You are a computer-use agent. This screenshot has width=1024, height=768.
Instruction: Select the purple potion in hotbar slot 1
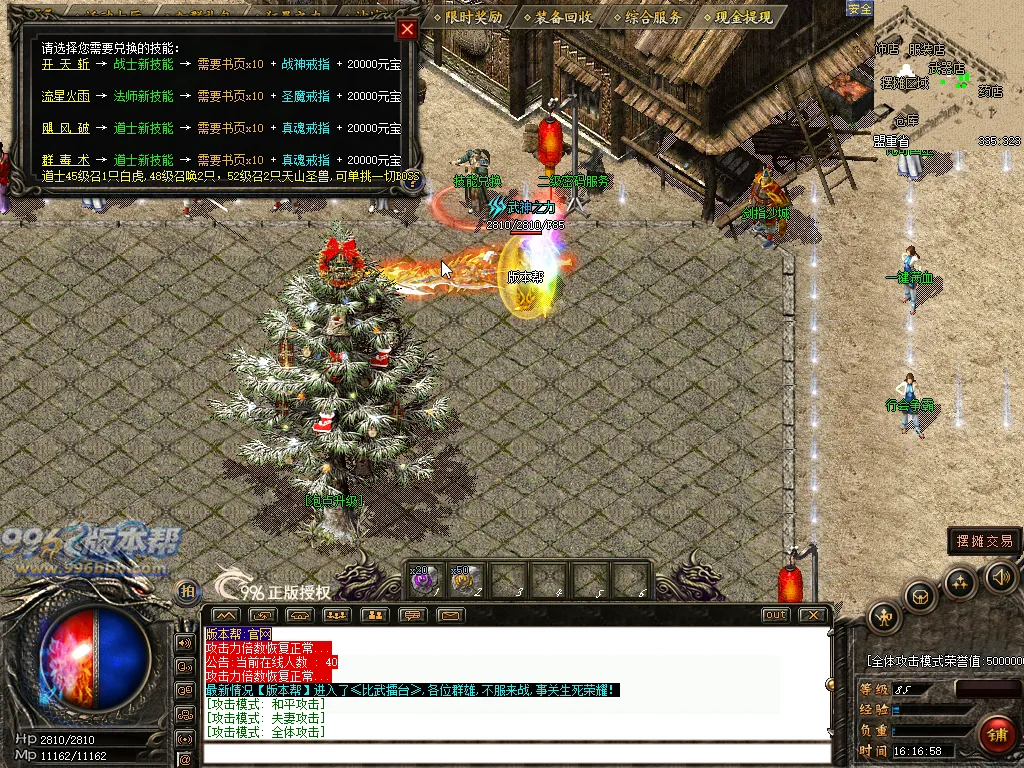point(423,579)
